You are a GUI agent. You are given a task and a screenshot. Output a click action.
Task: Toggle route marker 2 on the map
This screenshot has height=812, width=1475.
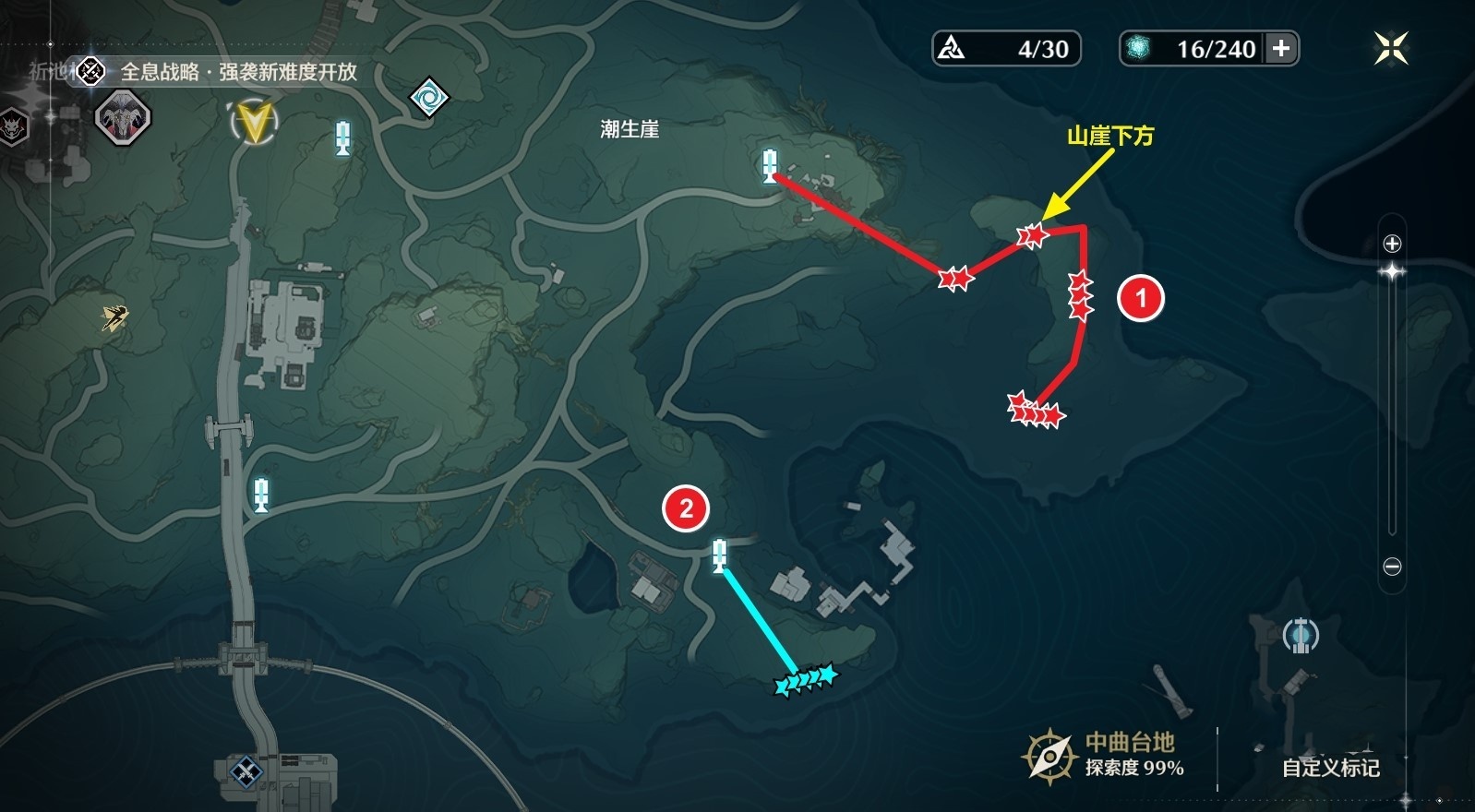click(687, 506)
